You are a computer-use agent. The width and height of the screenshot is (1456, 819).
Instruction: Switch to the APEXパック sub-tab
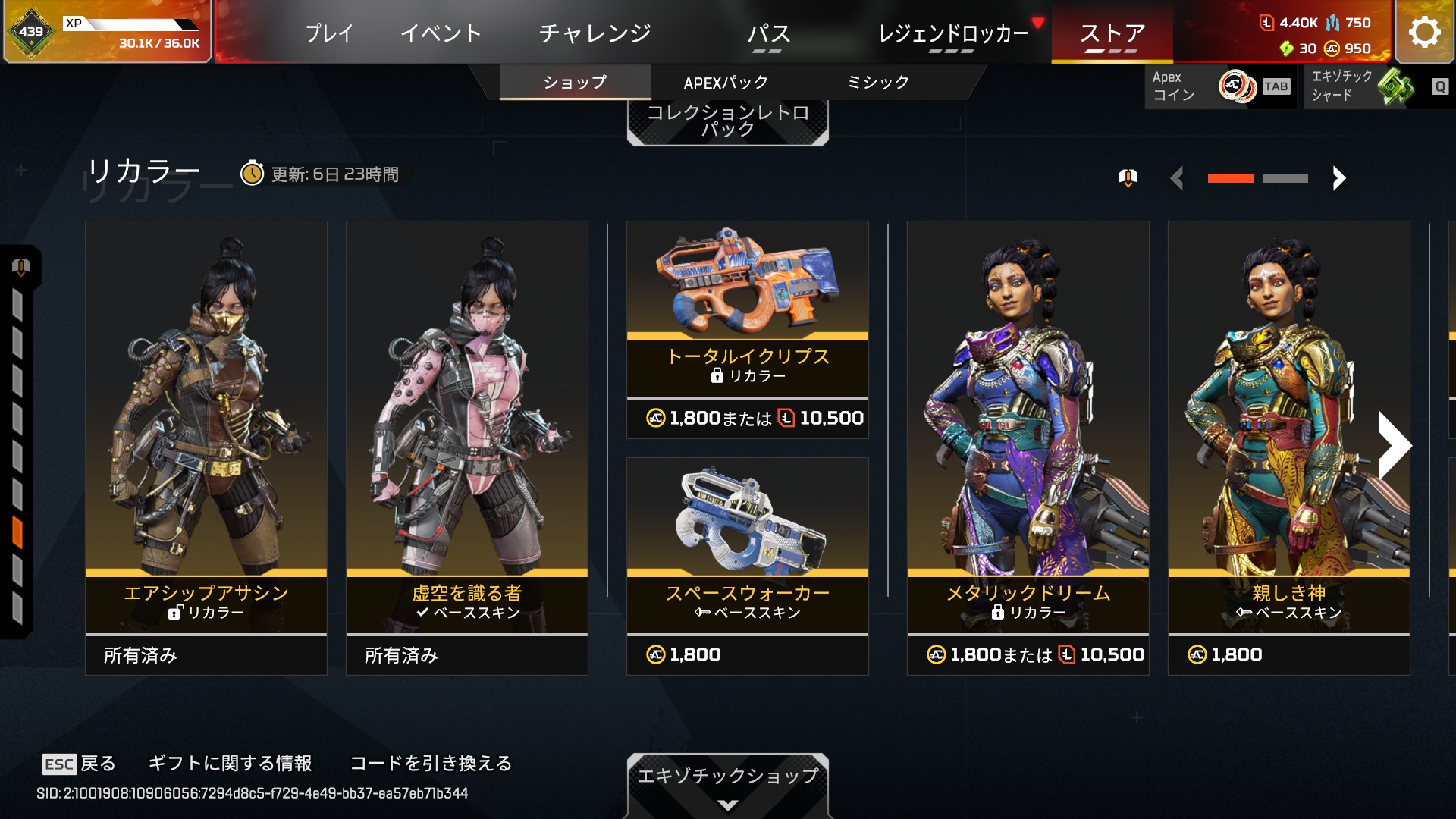726,83
